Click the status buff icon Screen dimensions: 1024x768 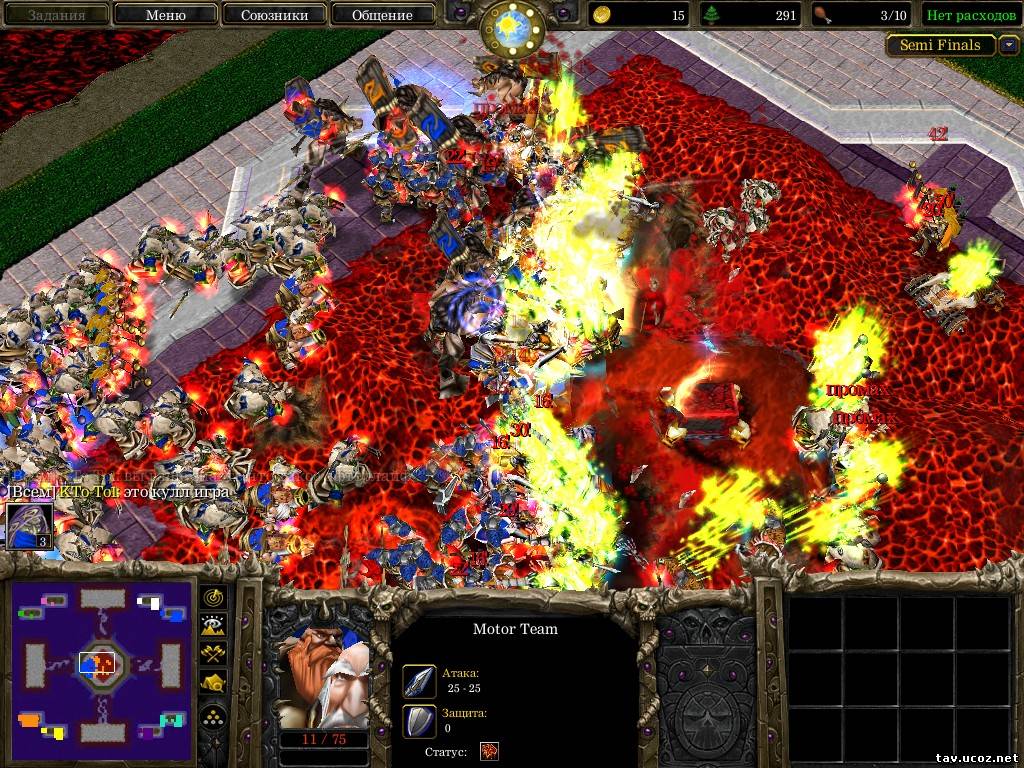coord(489,751)
